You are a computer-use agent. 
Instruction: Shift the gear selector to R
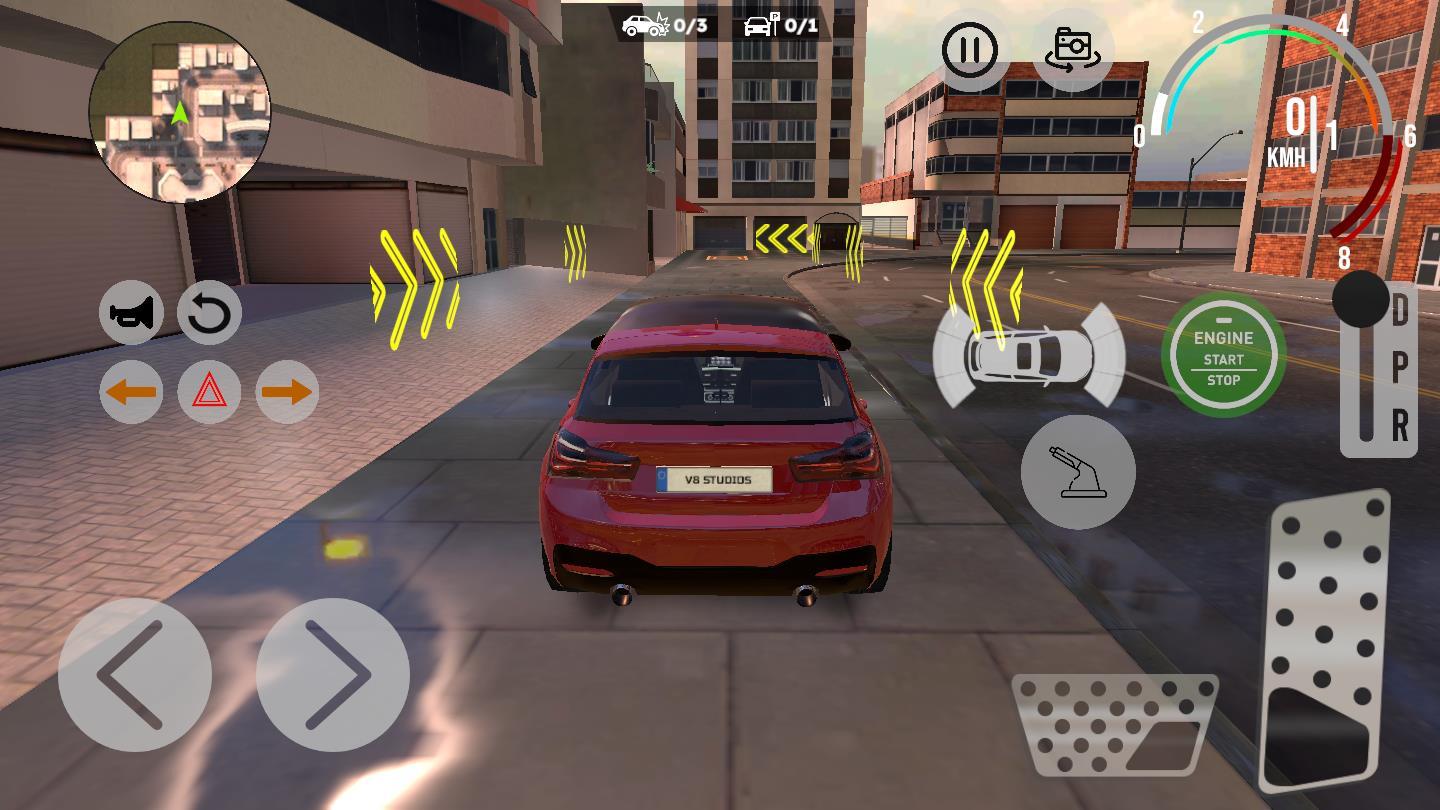click(1400, 426)
